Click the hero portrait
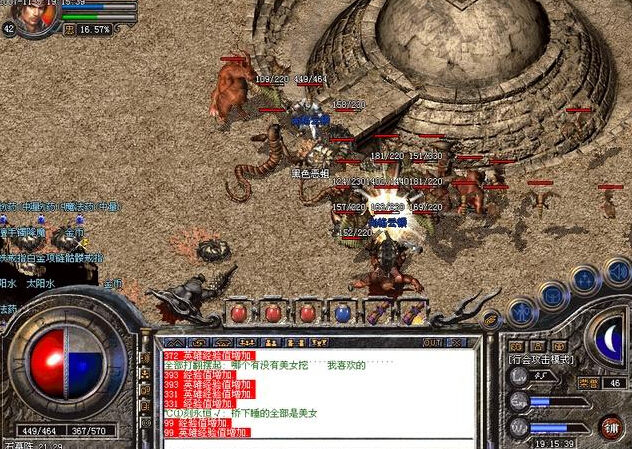Viewport: 632px width, 449px height. 33,16
